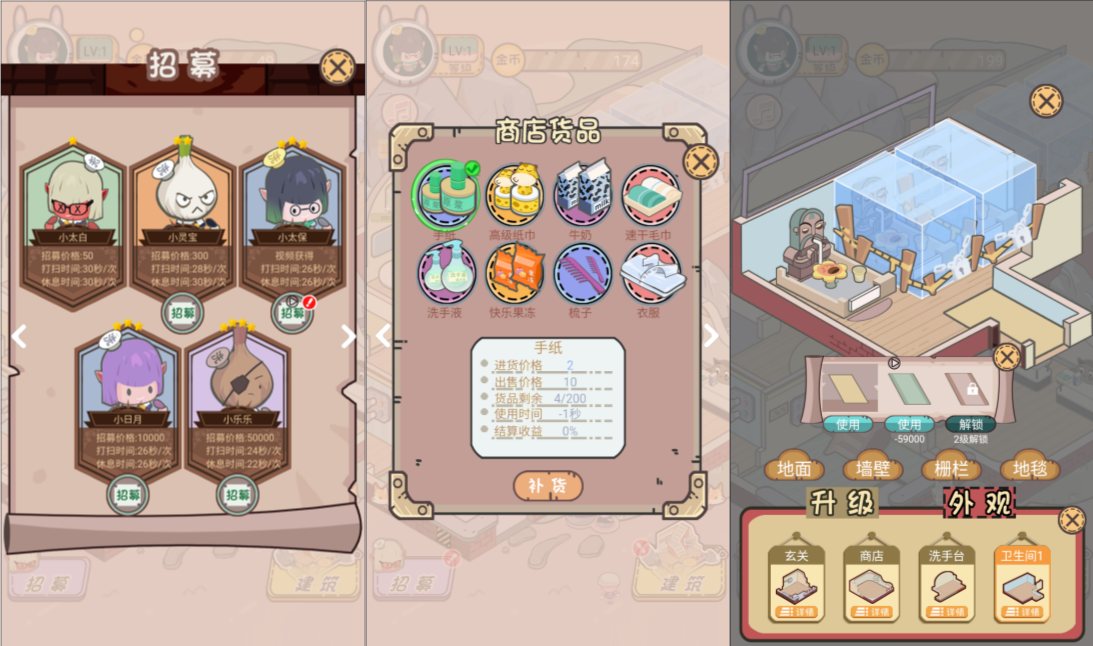Image resolution: width=1093 pixels, height=646 pixels.
Task: Open the 地毯 carpet category
Action: pos(1030,468)
